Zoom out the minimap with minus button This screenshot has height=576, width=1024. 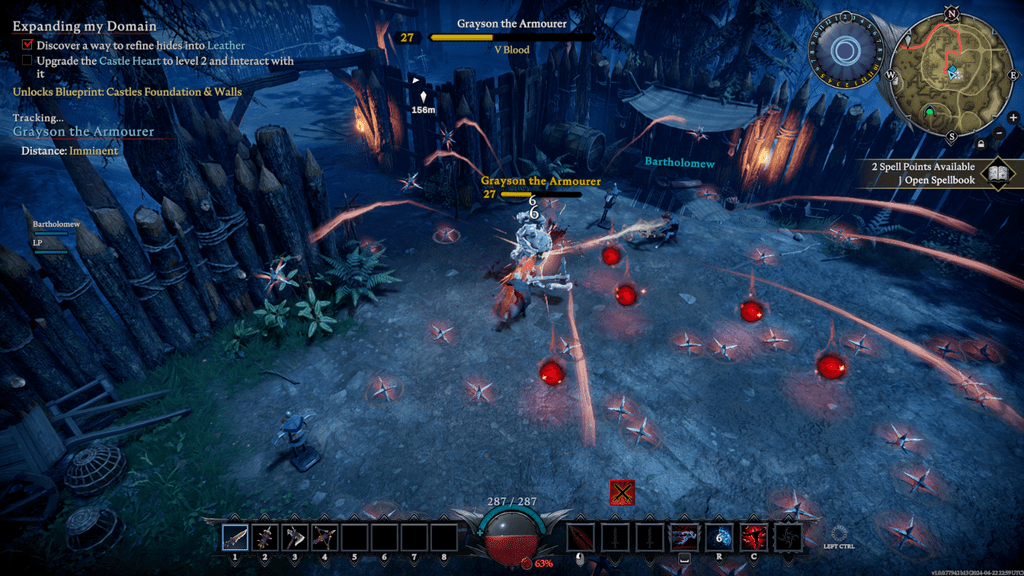[1001, 133]
